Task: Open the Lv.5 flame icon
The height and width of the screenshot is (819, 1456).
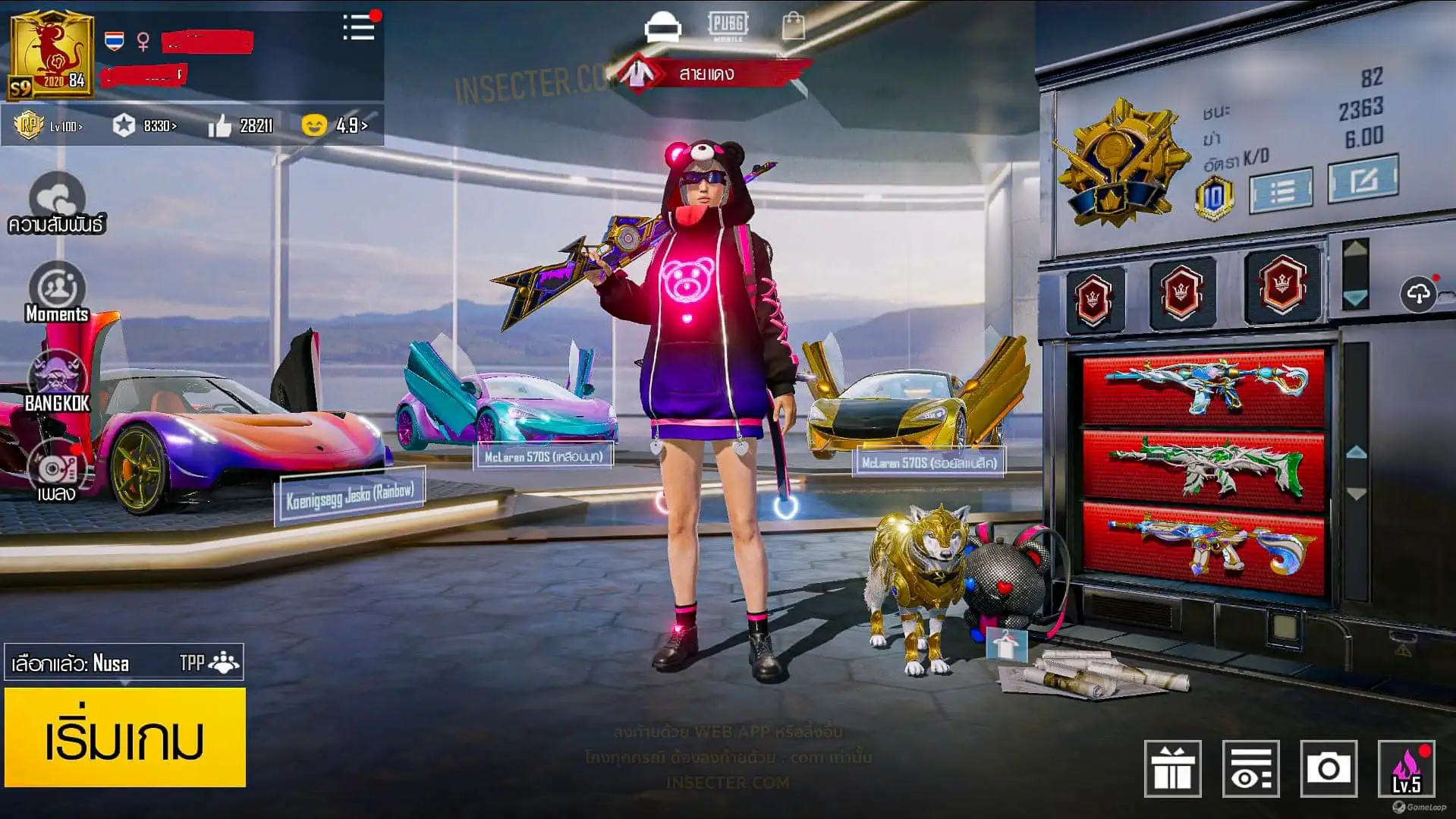Action: 1406,769
